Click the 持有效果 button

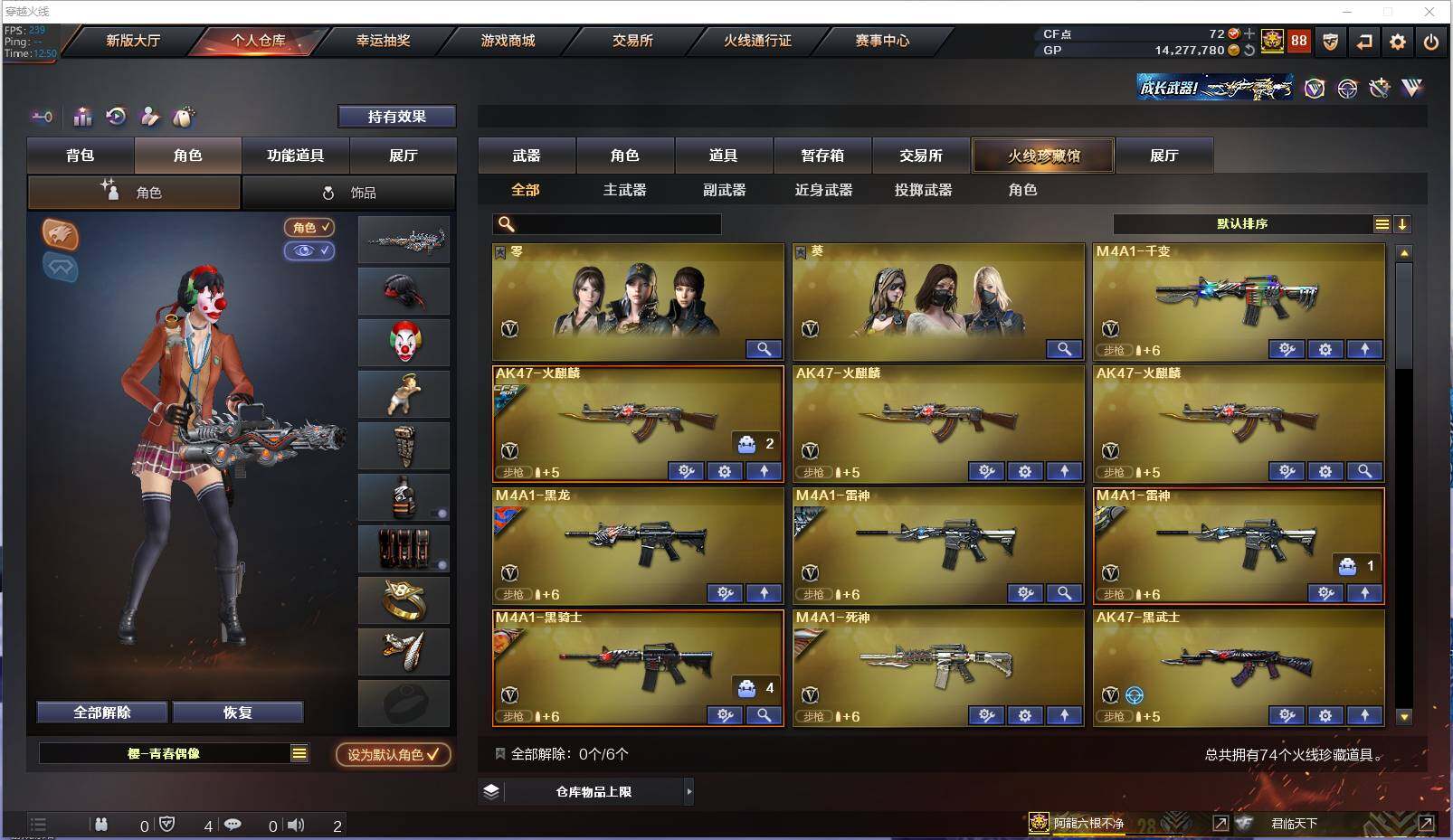(396, 117)
